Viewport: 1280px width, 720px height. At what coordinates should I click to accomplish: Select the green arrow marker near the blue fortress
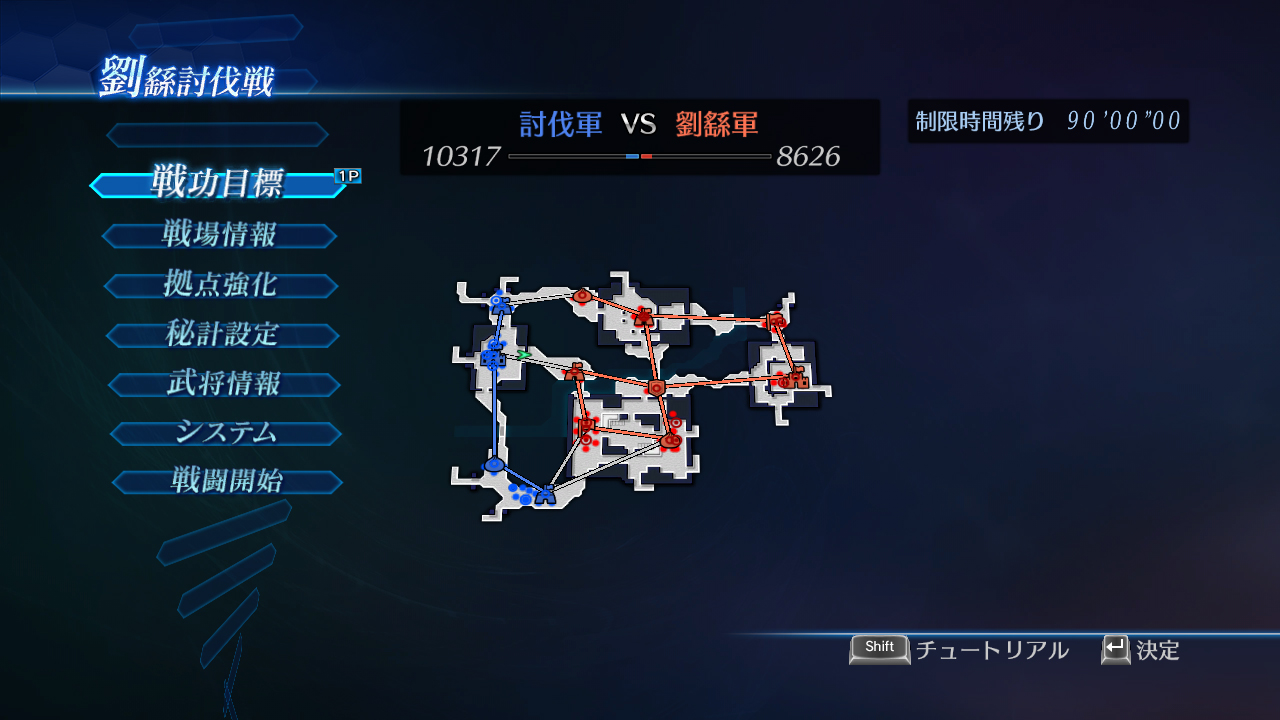point(524,354)
